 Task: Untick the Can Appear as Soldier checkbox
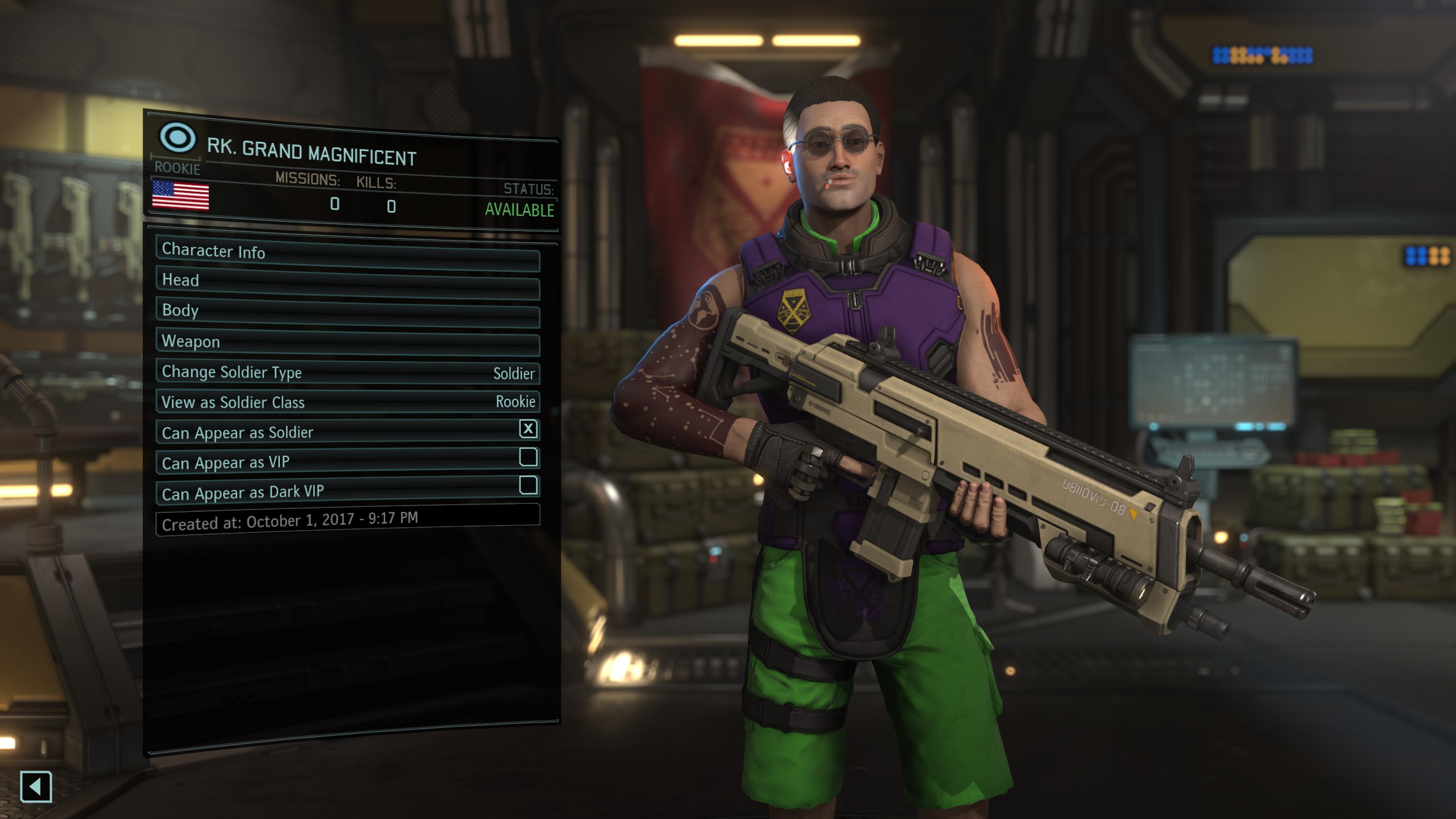tap(528, 429)
